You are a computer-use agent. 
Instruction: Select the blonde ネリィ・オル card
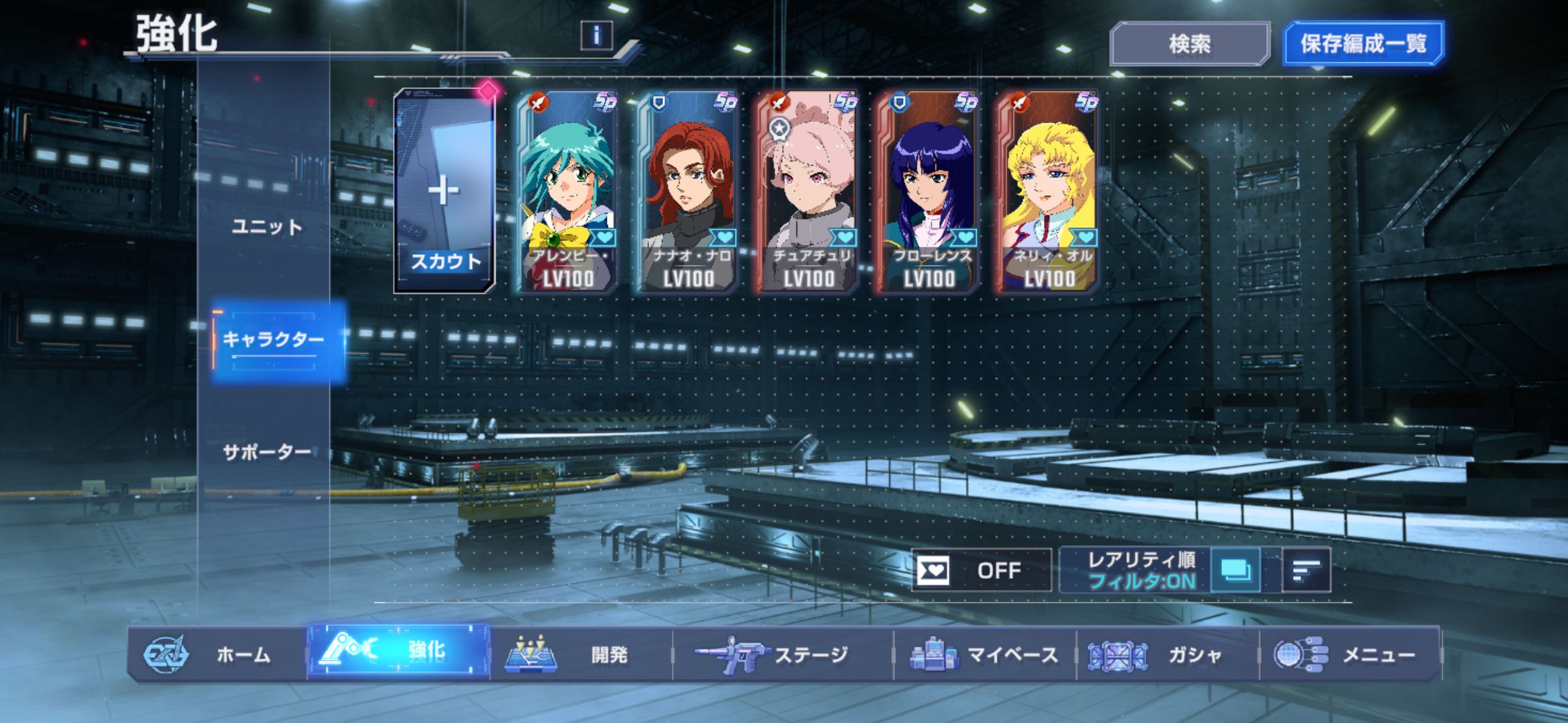click(1048, 191)
